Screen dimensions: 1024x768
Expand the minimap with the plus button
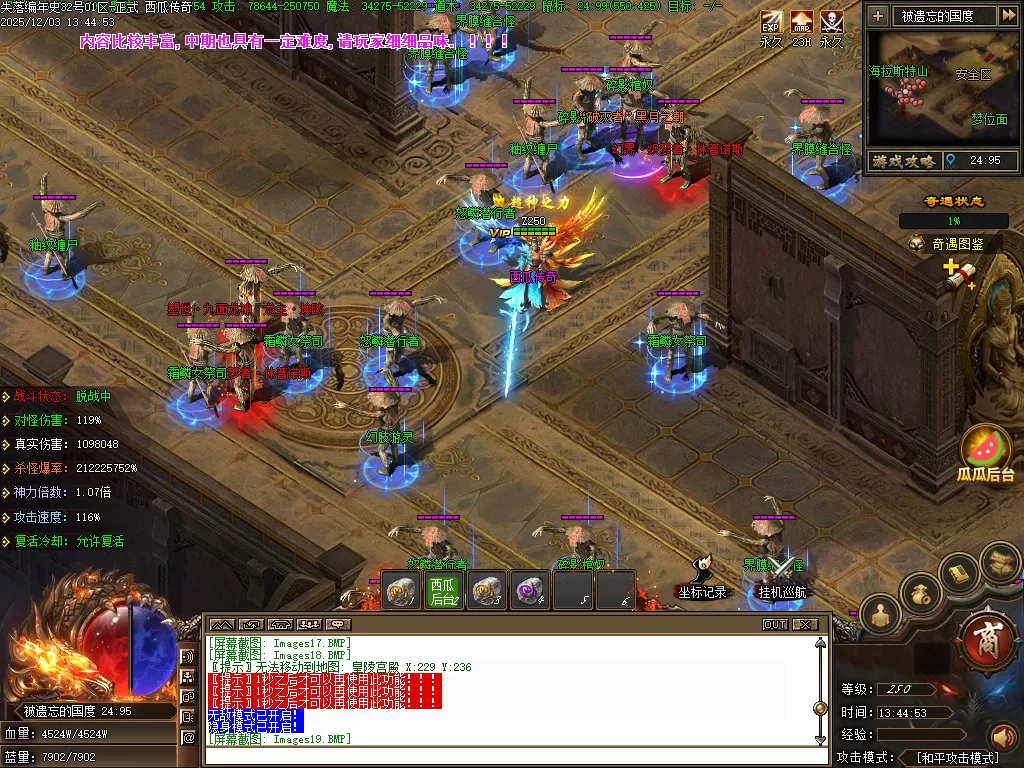[878, 15]
